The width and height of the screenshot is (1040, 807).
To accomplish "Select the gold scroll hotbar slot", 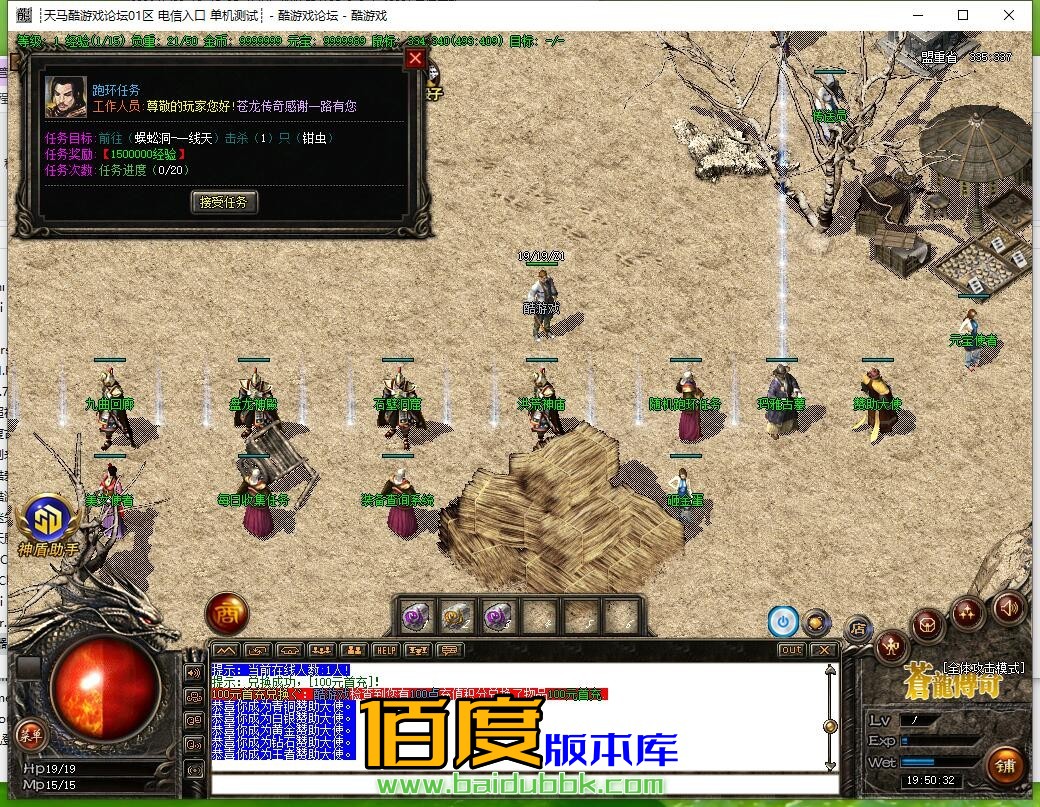I will click(456, 617).
